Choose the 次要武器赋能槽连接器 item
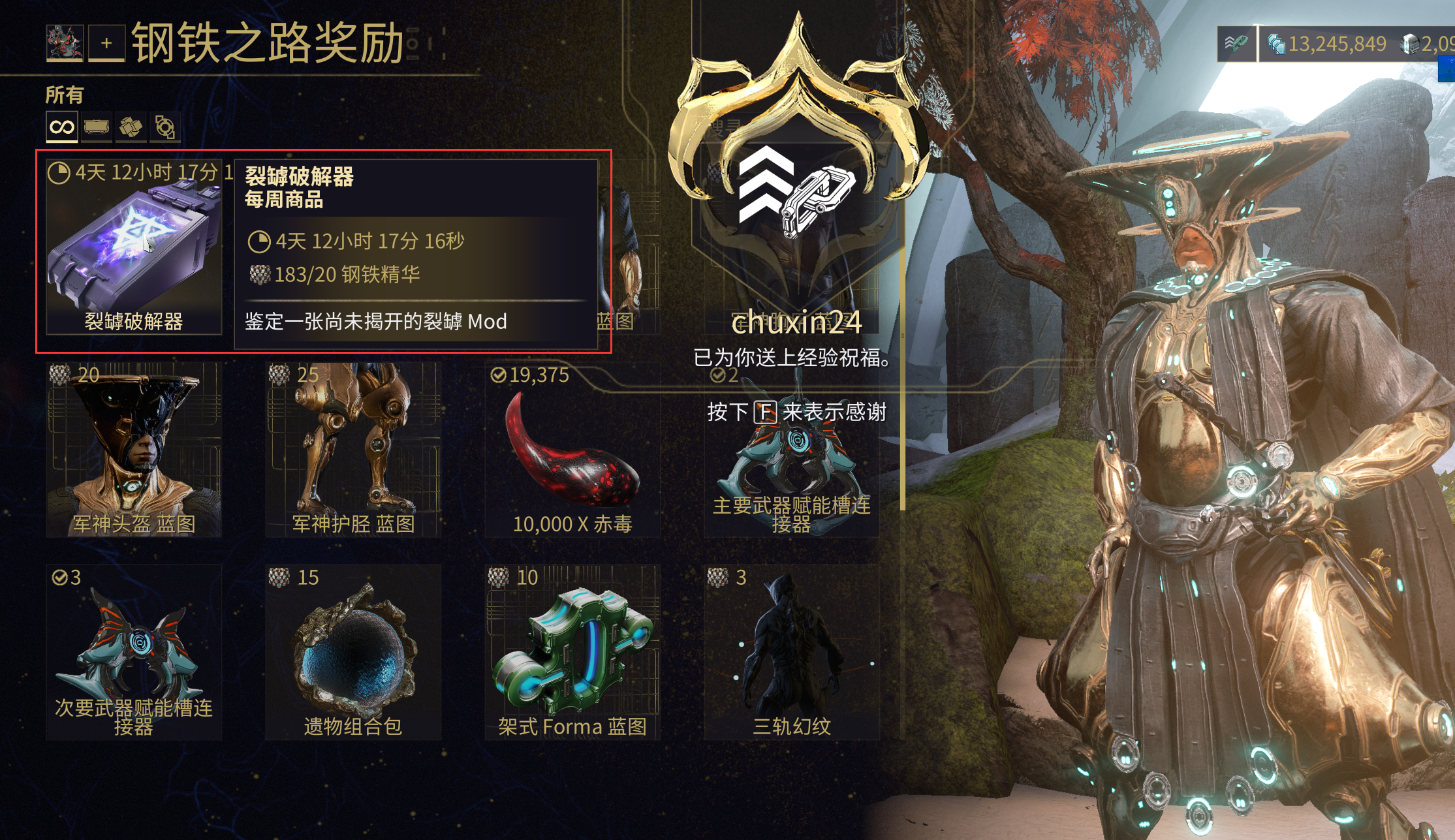1455x840 pixels. tap(134, 653)
